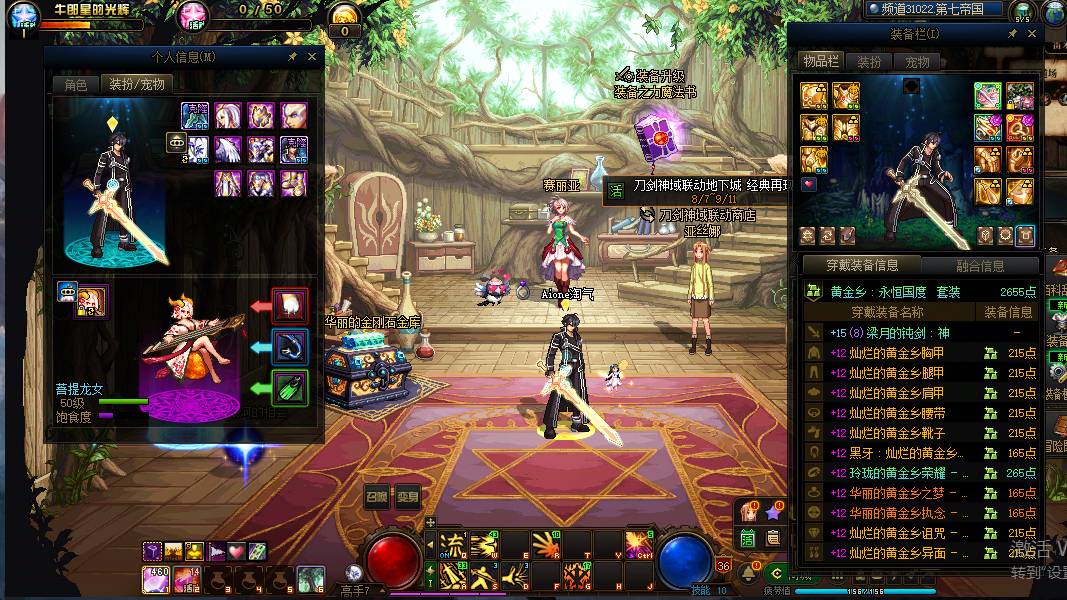This screenshot has height=600, width=1067.
Task: Click the 变身 transform button
Action: click(x=406, y=496)
